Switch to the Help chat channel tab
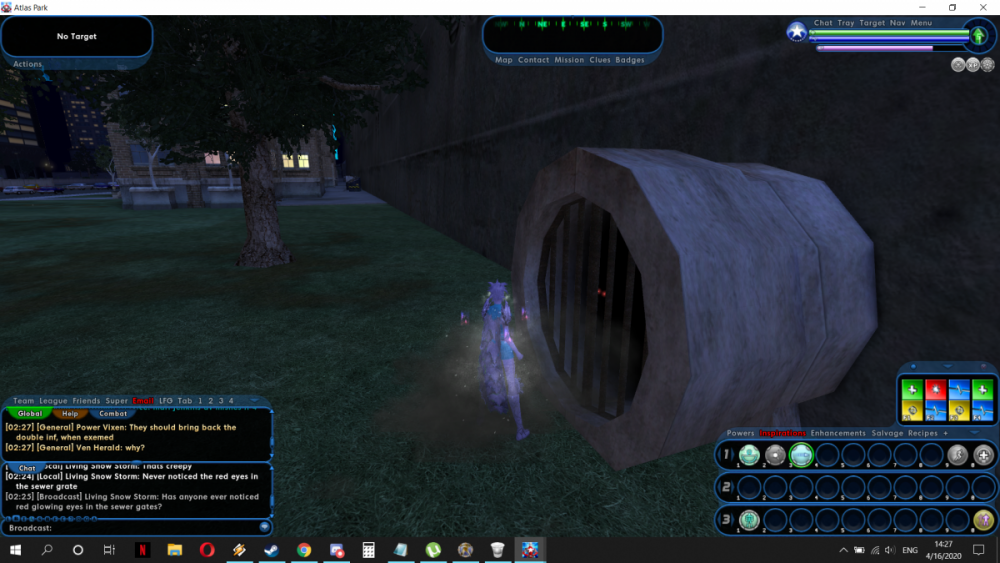 pyautogui.click(x=70, y=413)
